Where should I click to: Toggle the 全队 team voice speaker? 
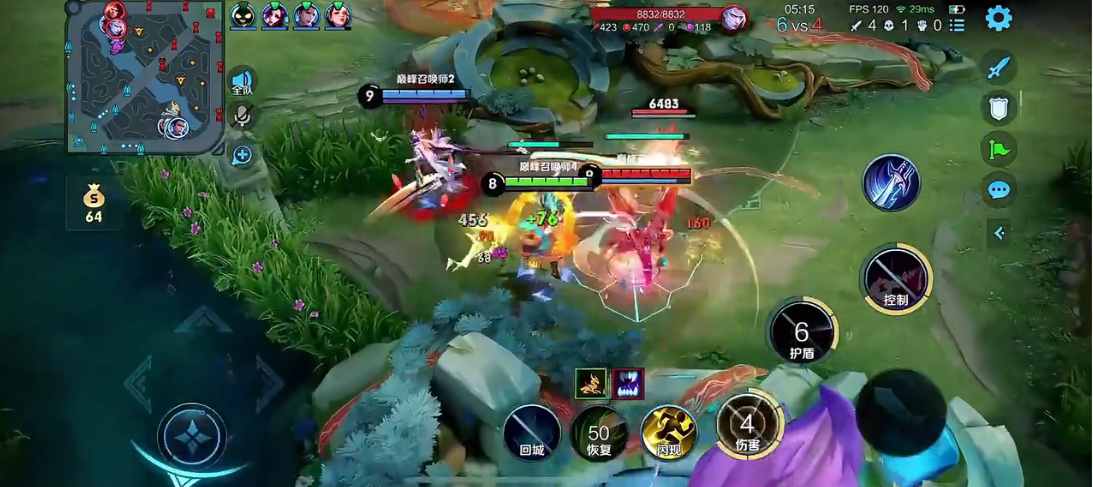242,82
